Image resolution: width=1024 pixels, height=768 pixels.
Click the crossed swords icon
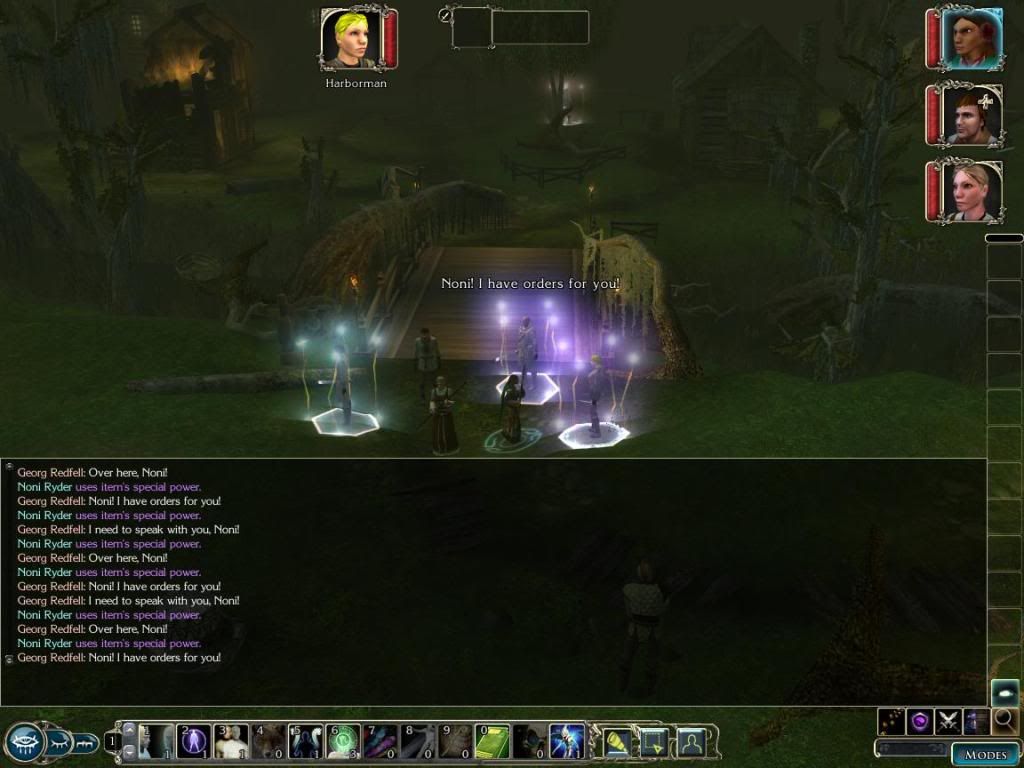(947, 720)
